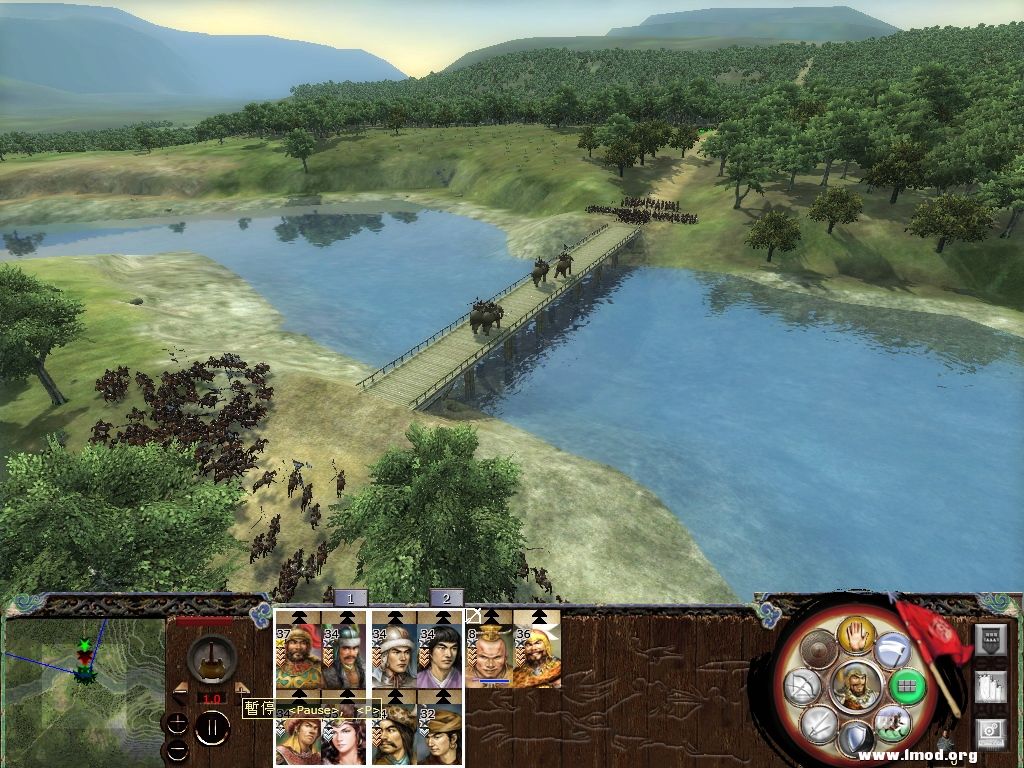This screenshot has height=768, width=1024.
Task: Toggle the green formation grid button
Action: tap(905, 686)
